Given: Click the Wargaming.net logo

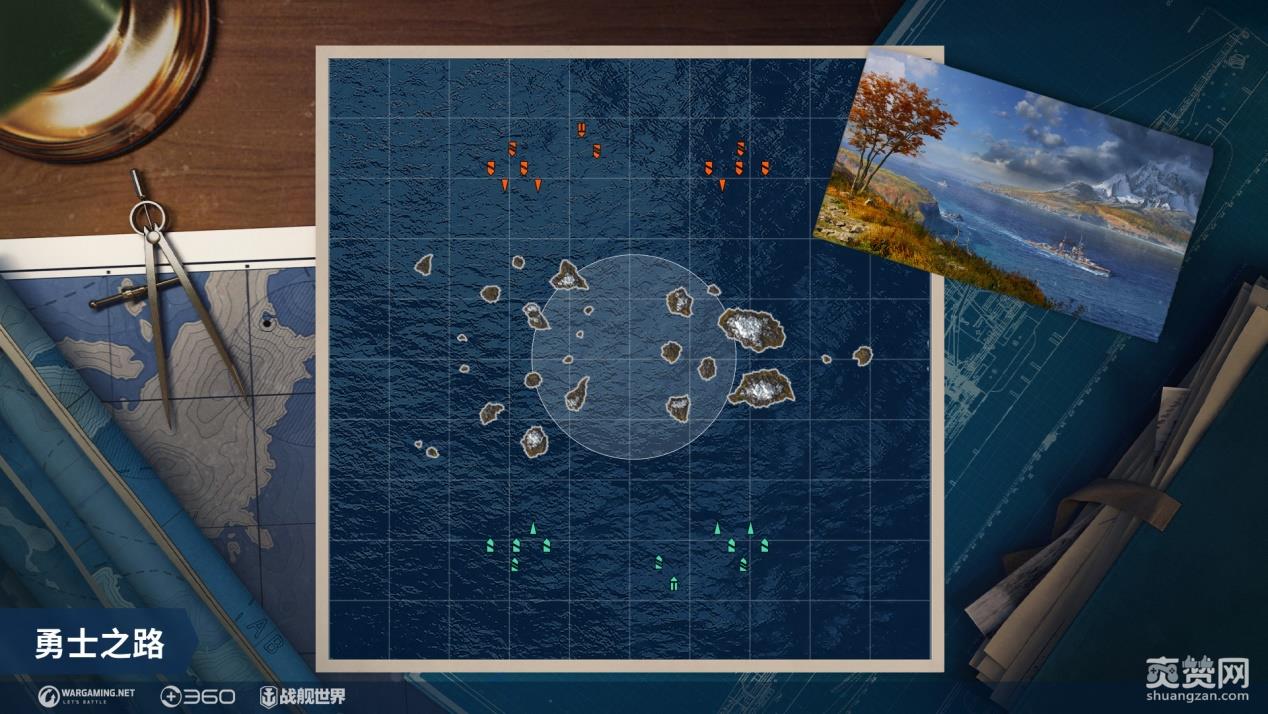Looking at the screenshot, I should click(x=86, y=695).
